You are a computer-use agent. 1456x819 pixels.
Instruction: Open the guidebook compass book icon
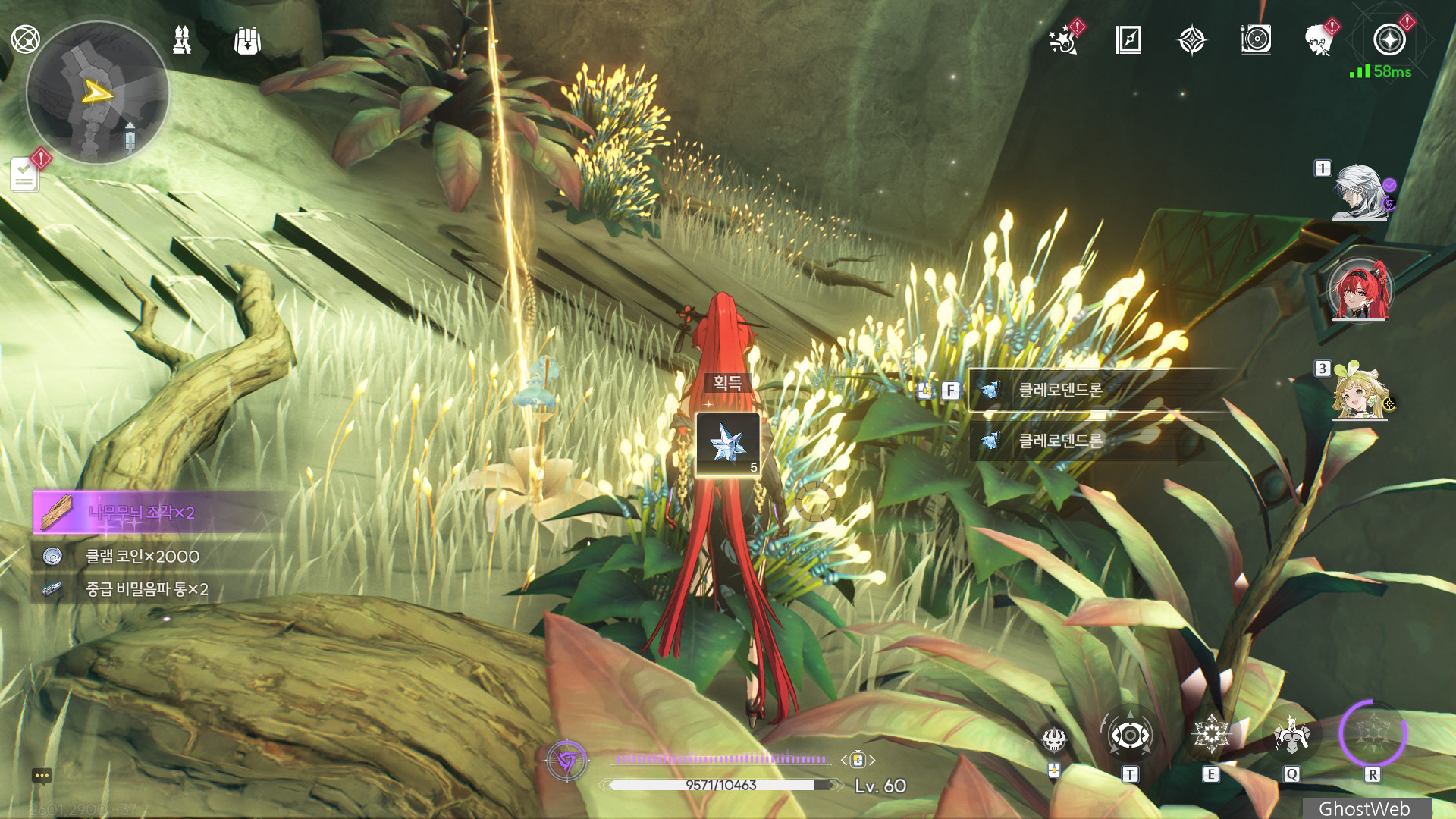(1128, 40)
